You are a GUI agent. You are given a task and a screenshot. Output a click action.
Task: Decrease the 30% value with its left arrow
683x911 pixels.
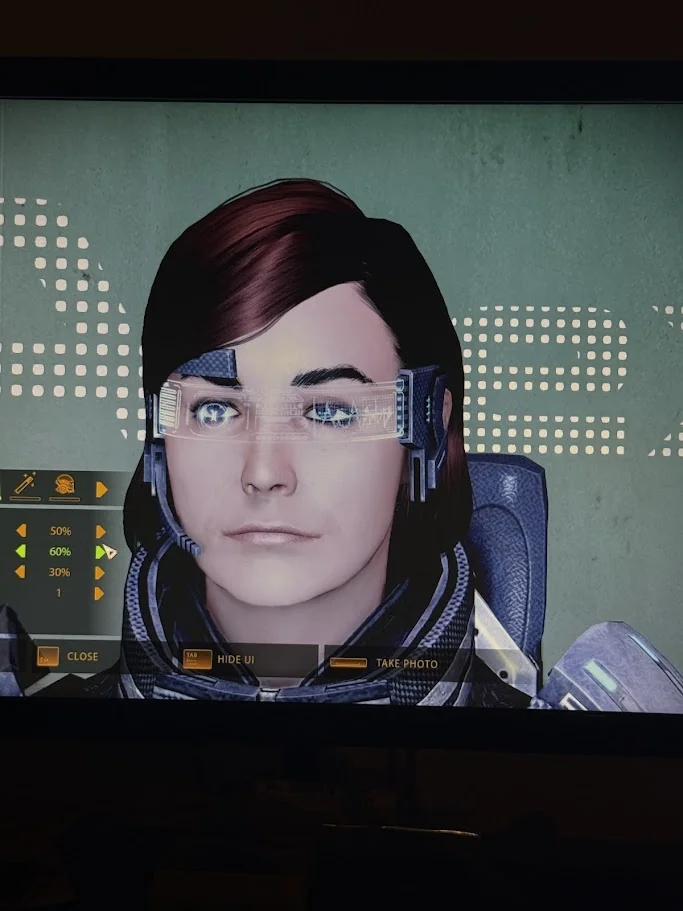click(20, 572)
